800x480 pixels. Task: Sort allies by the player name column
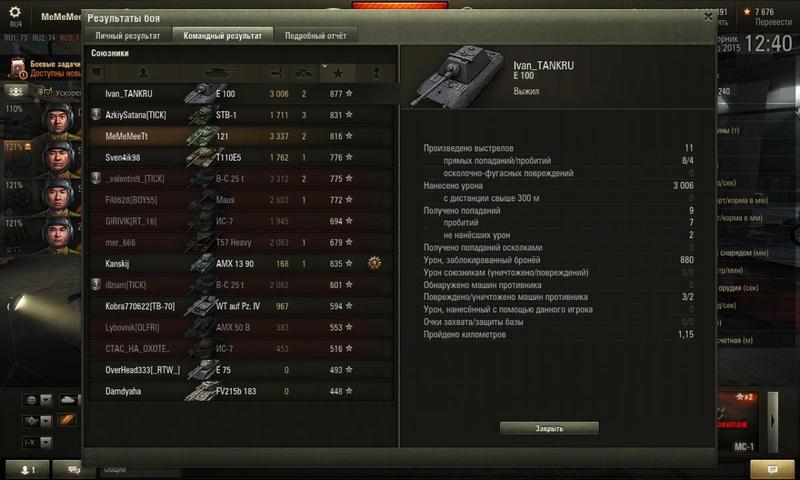coord(143,73)
